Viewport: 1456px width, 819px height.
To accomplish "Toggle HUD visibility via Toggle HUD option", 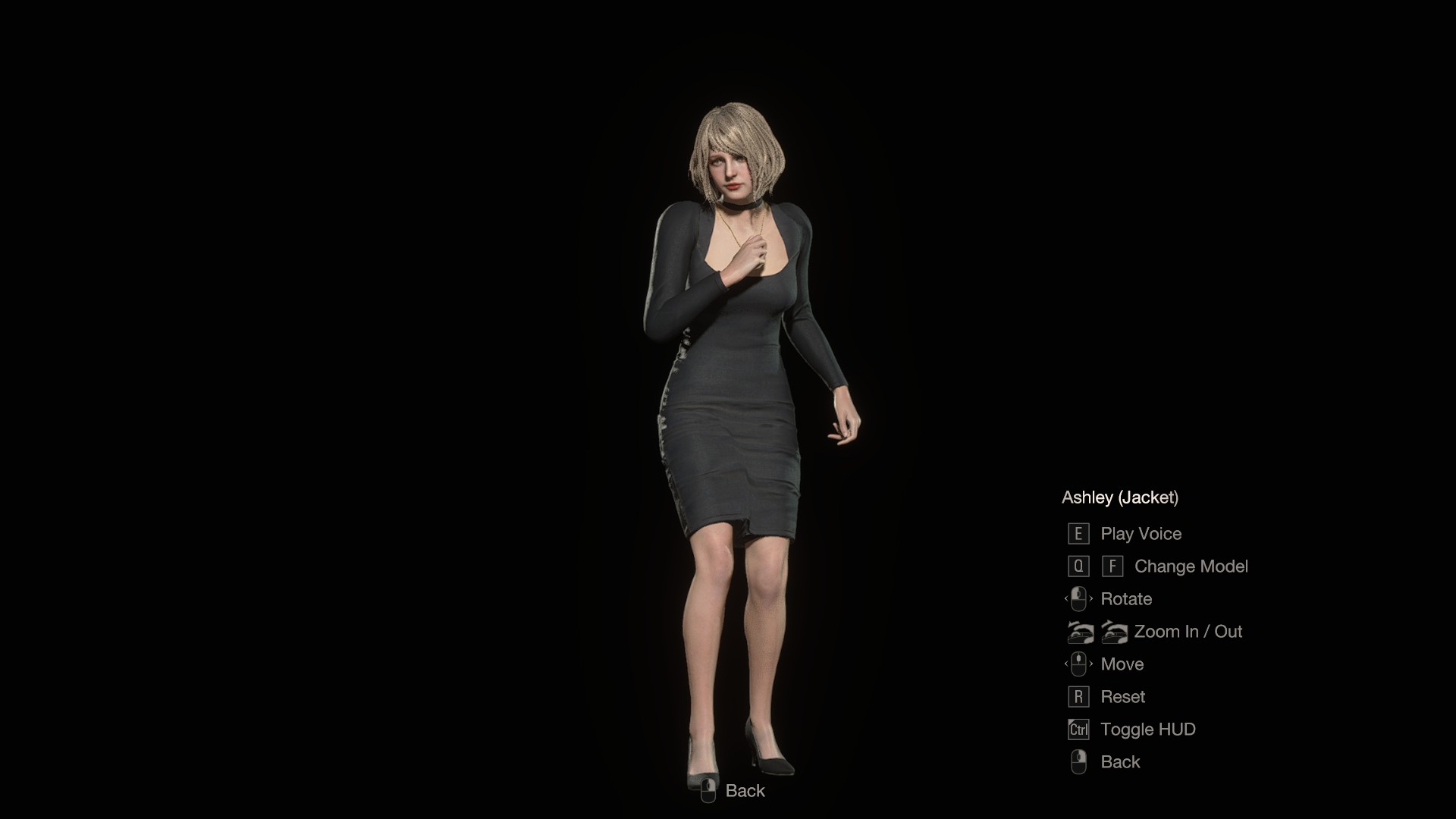I will (1147, 729).
